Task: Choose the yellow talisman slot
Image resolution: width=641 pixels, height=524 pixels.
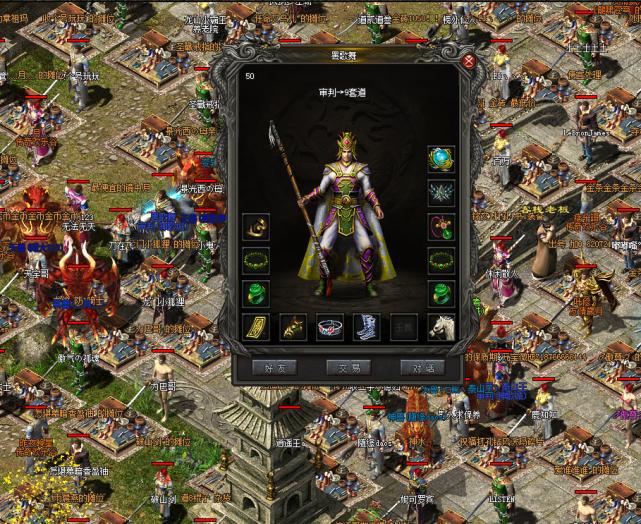Action: tap(255, 326)
